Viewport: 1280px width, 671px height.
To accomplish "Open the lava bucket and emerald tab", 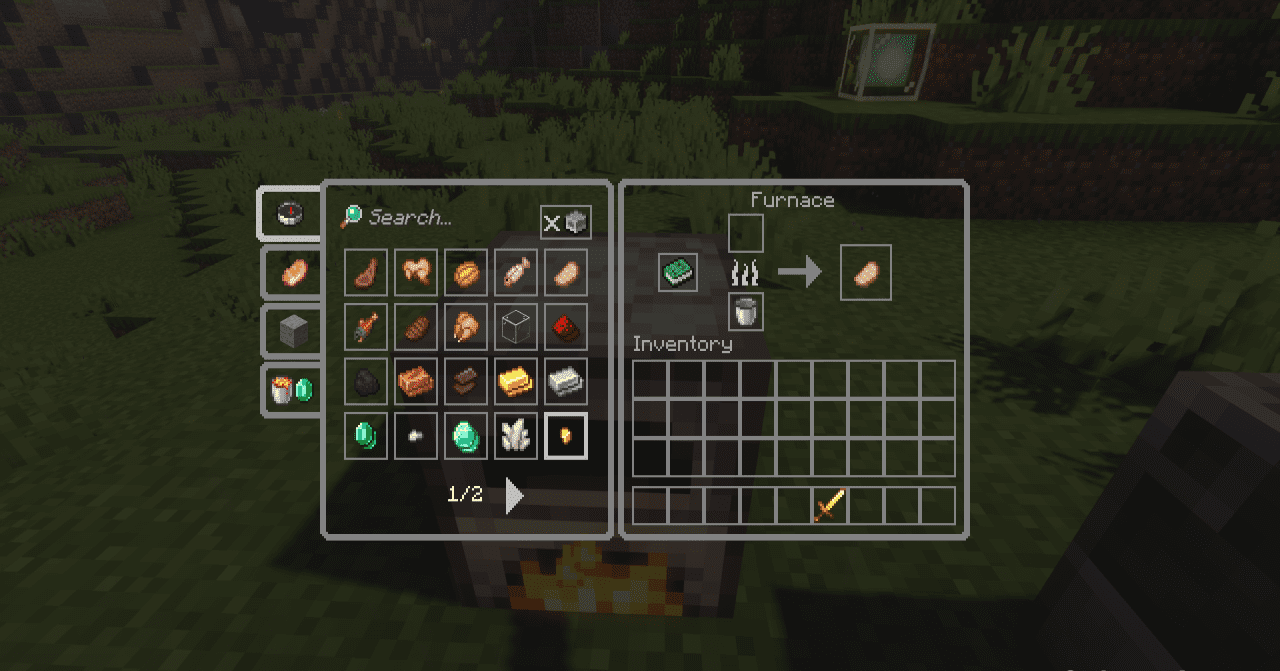I will 292,390.
